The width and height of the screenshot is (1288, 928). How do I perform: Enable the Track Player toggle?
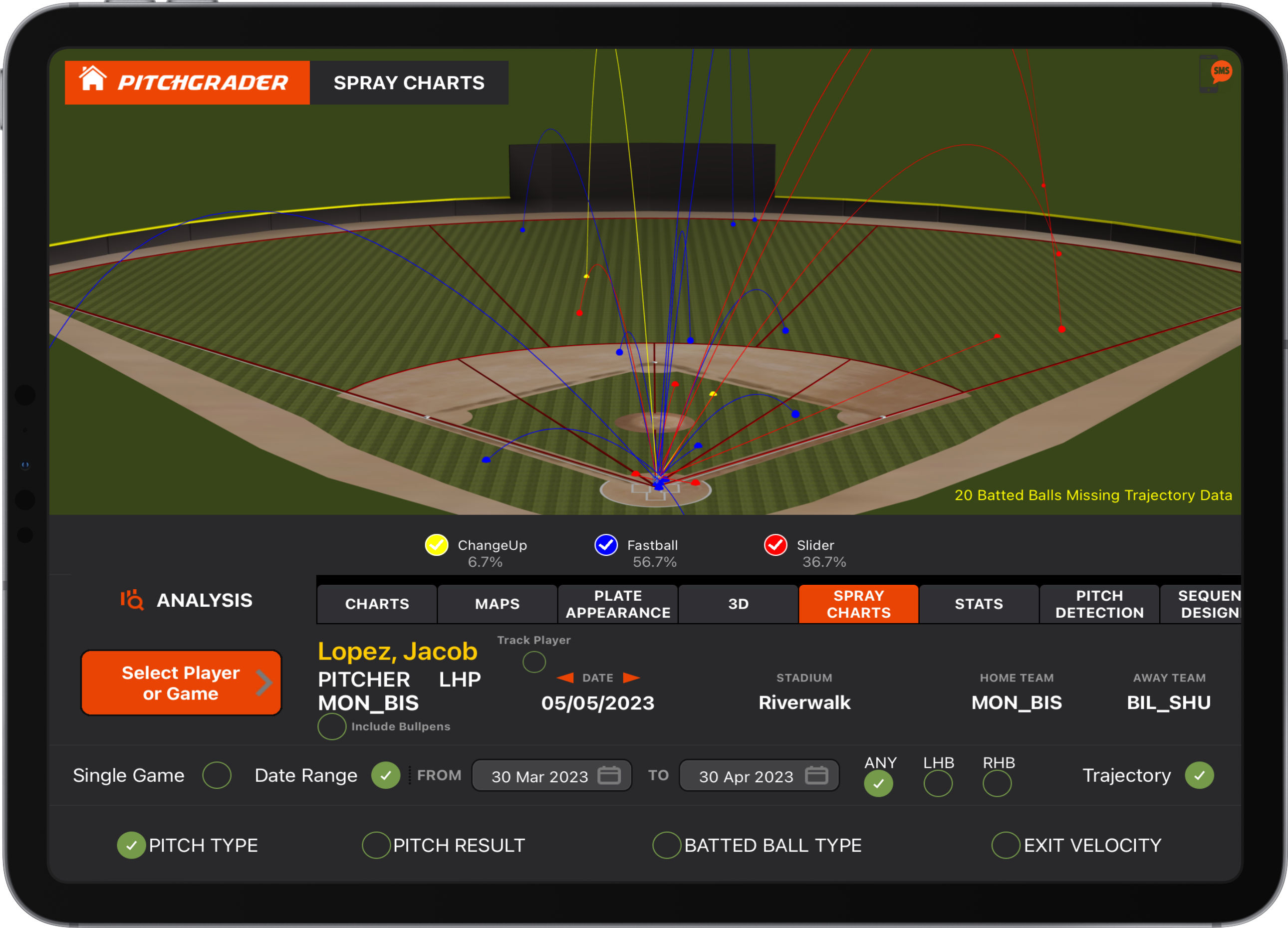click(533, 662)
